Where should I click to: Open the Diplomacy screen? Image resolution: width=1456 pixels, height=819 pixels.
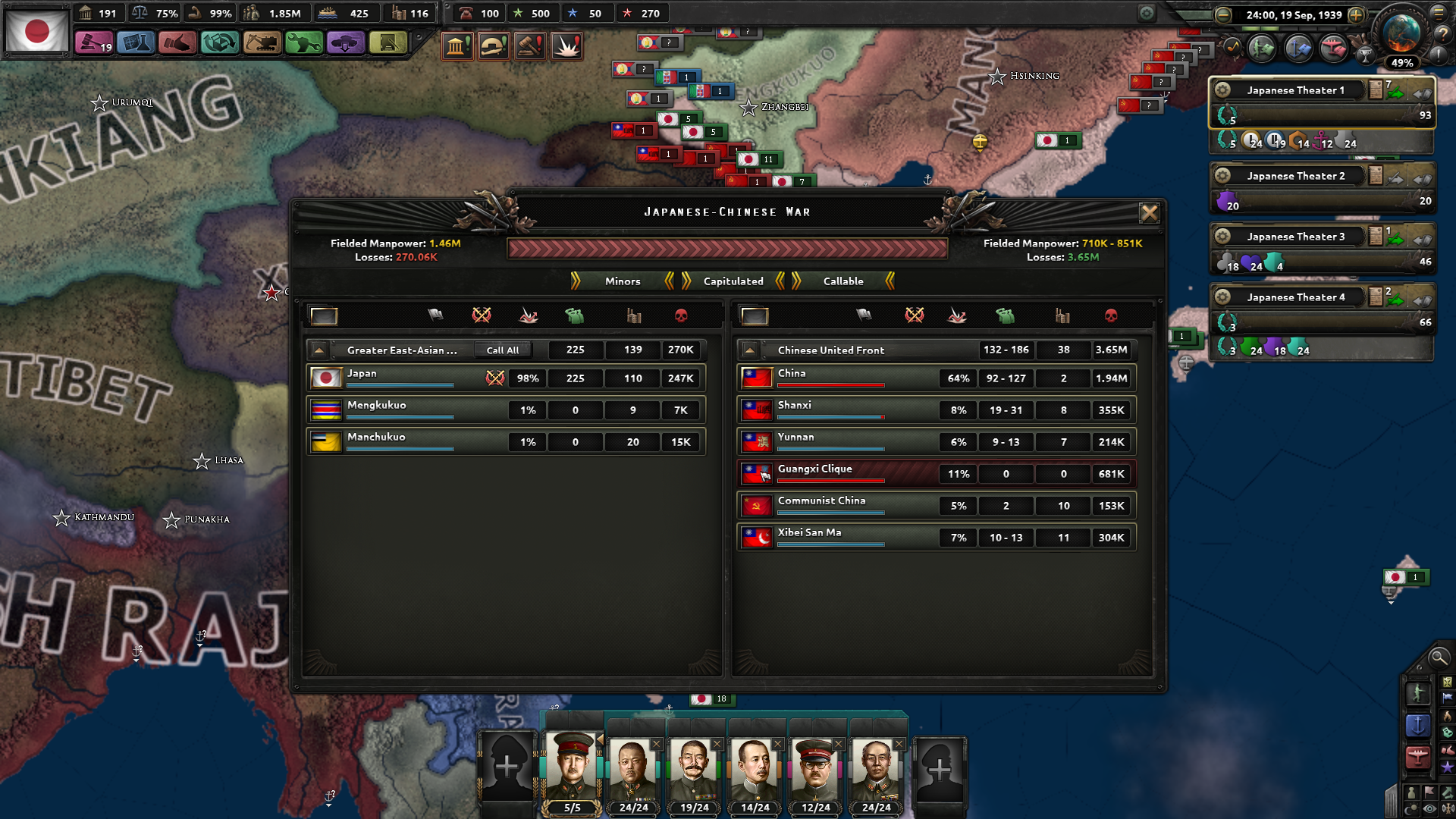tap(177, 43)
